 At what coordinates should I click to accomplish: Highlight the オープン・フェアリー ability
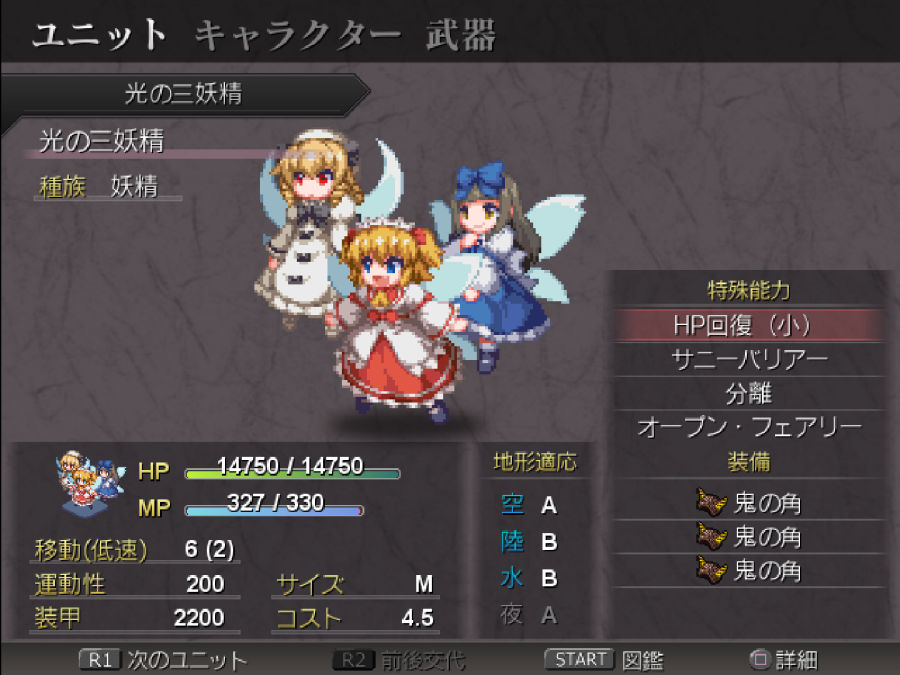click(749, 427)
